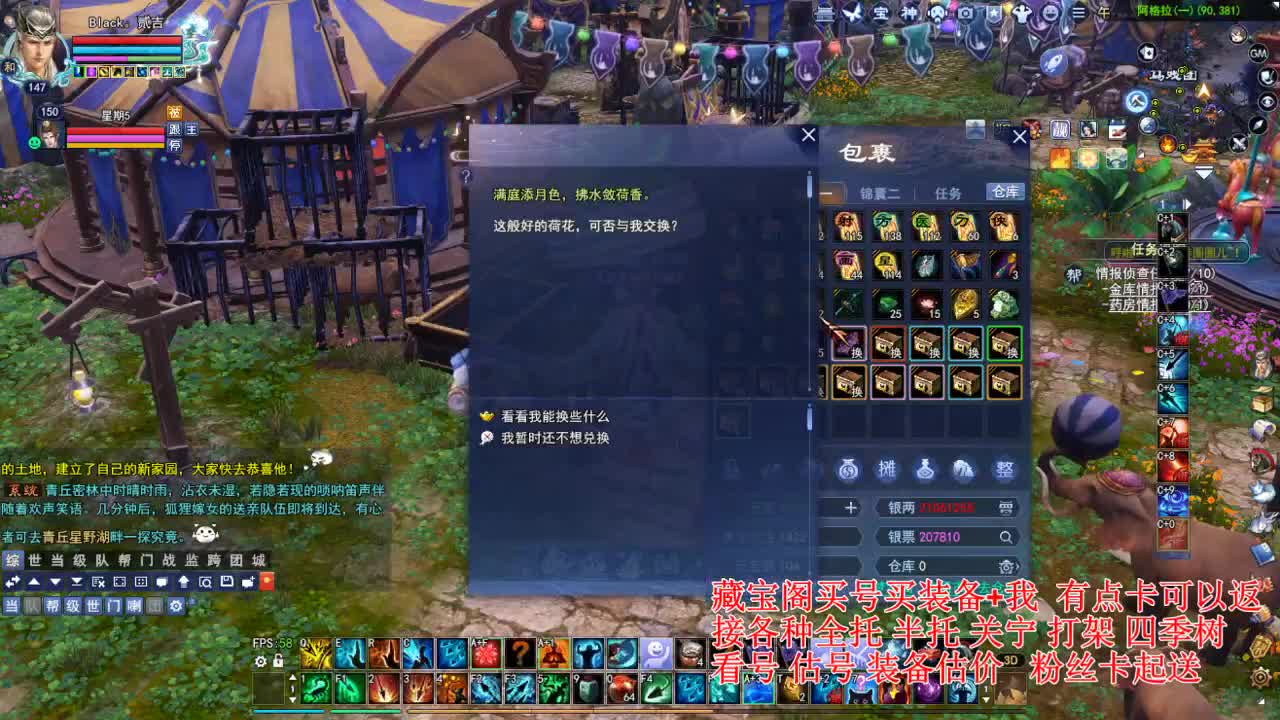Click the 整 sort icon to tidy the inventory
The width and height of the screenshot is (1280, 720).
(x=1003, y=467)
